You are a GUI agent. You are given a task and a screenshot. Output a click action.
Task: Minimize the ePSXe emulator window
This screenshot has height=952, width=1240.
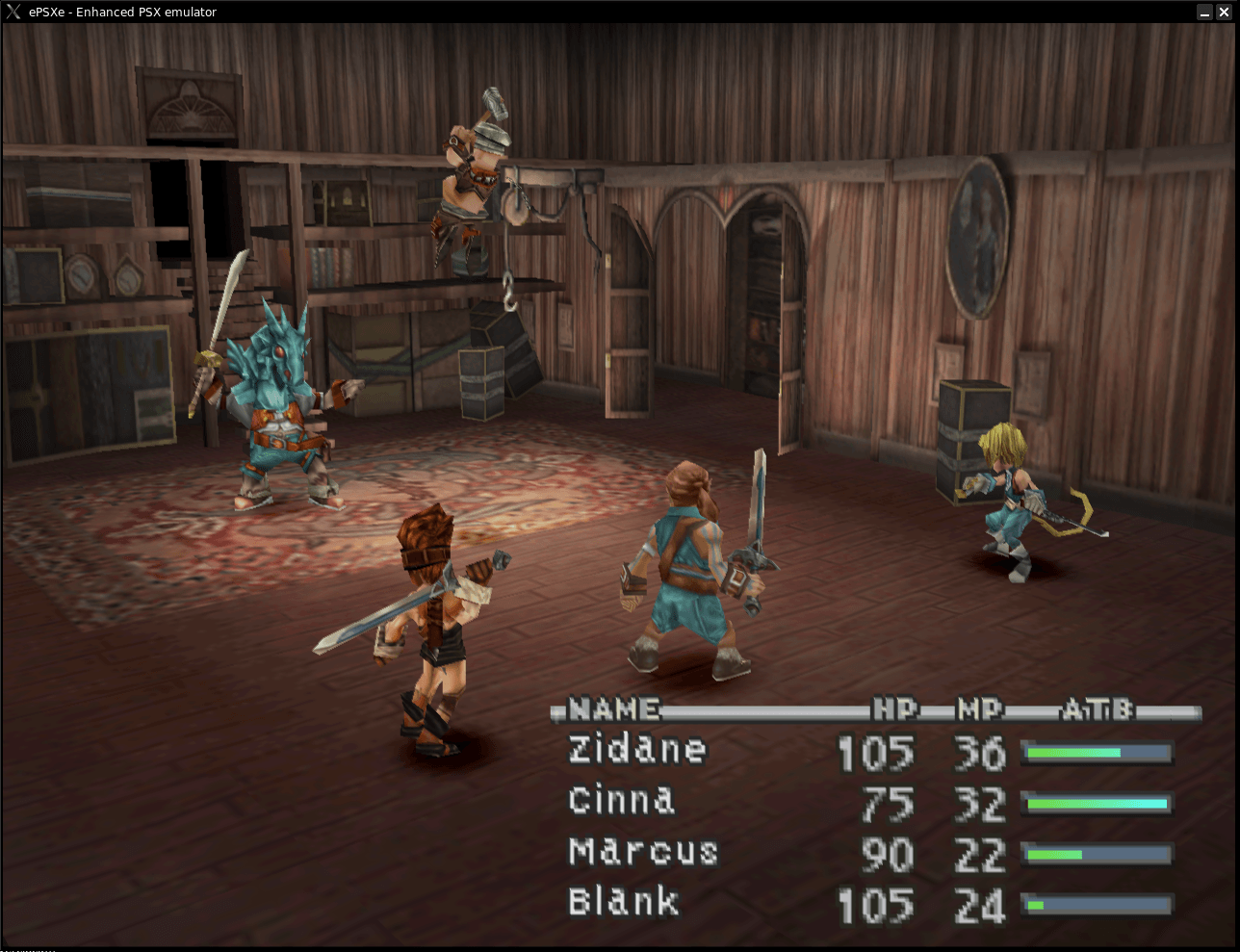[1204, 12]
